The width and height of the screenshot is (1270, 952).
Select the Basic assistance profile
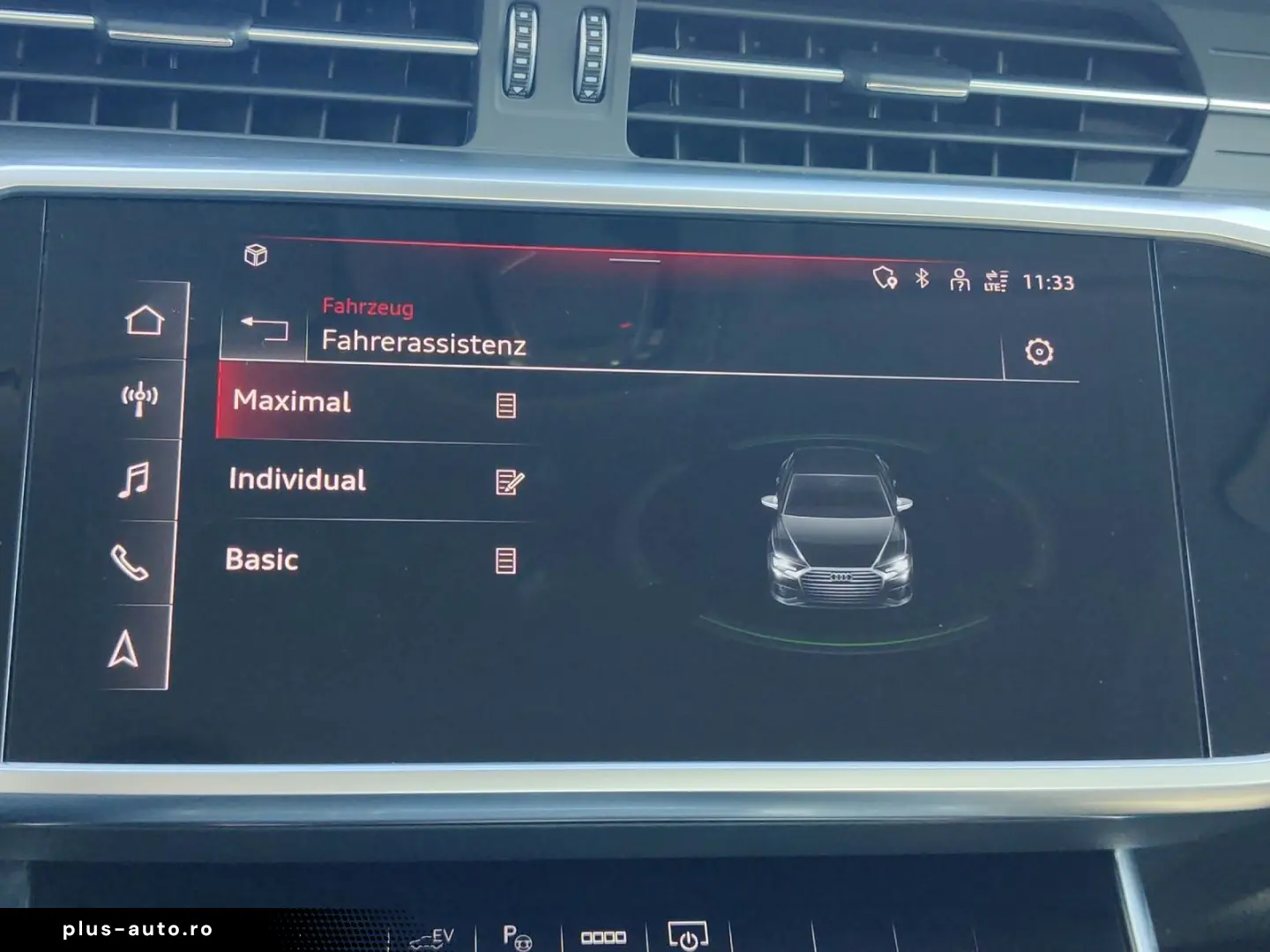[262, 560]
